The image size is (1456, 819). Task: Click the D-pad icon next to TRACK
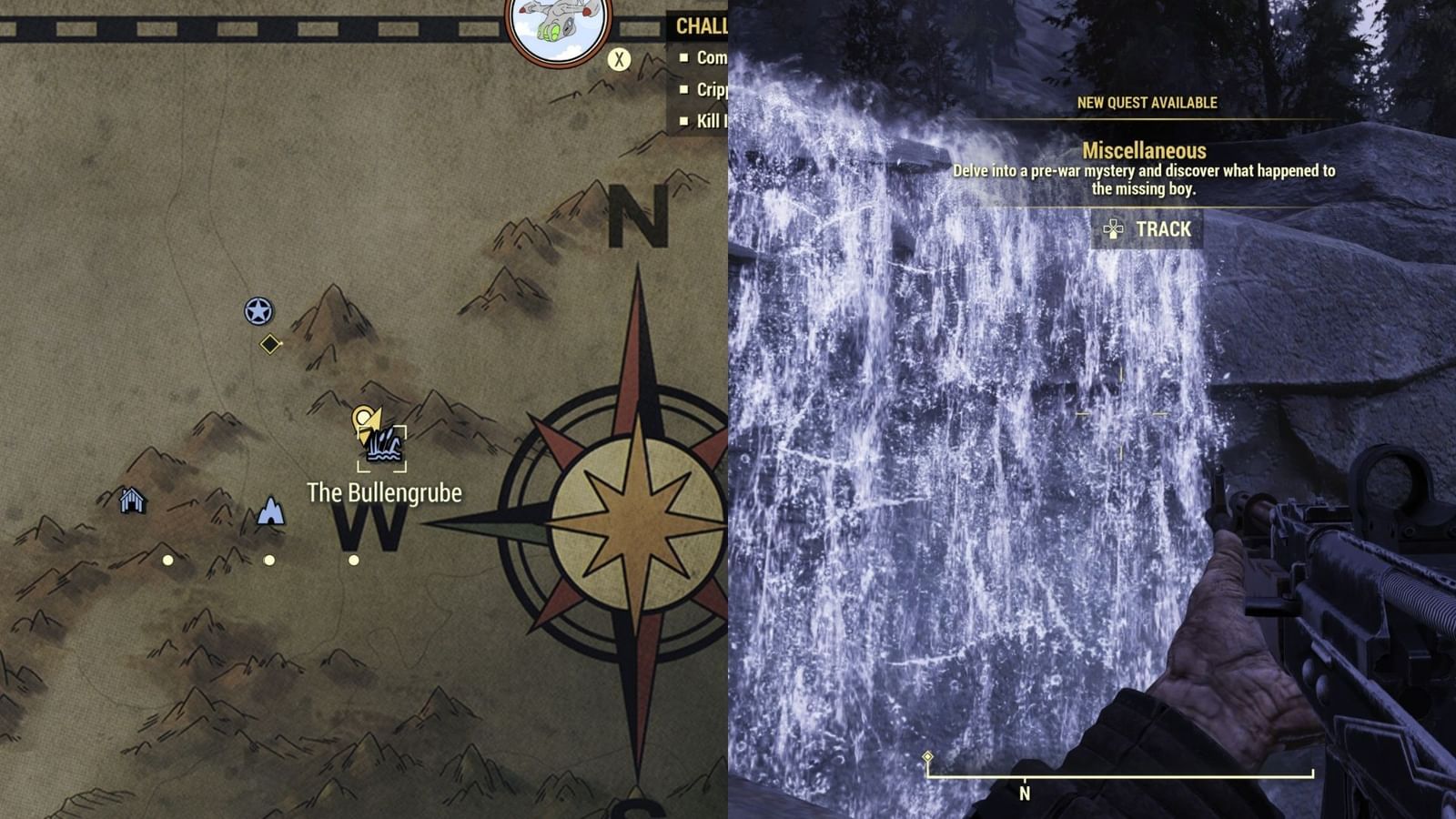pyautogui.click(x=1112, y=230)
